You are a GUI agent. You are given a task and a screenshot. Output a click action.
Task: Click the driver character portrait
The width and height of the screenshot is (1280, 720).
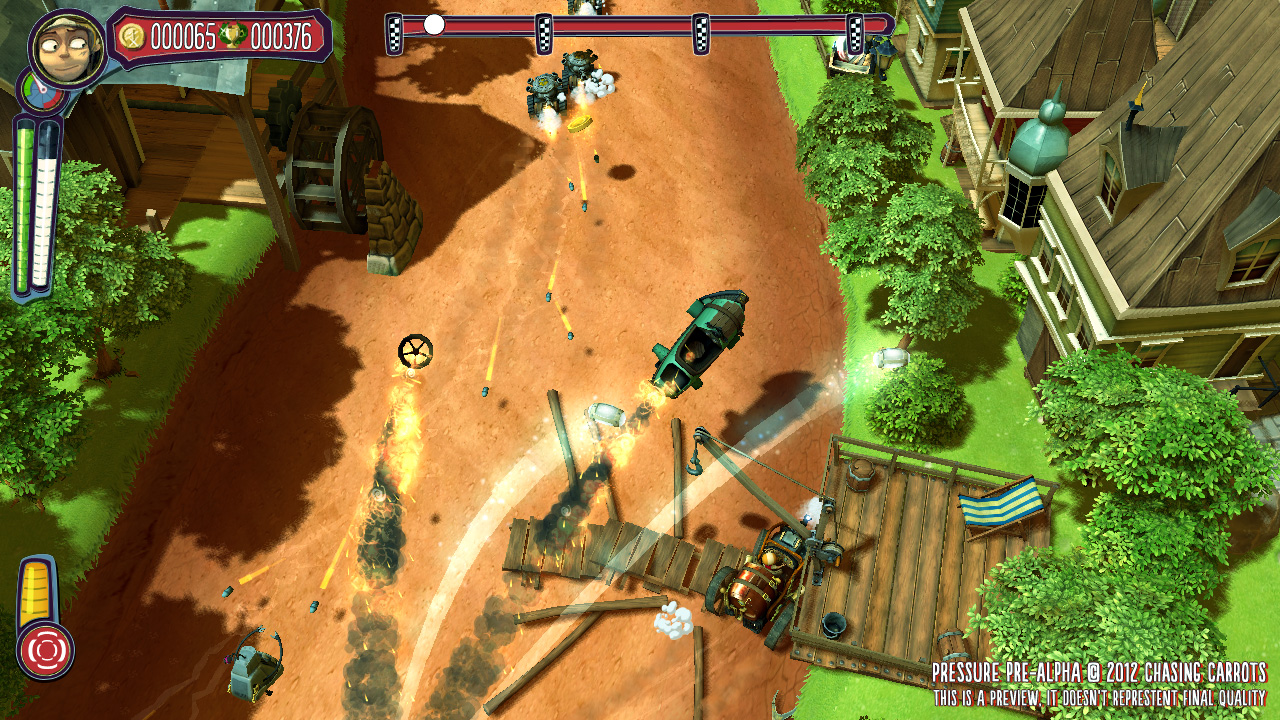(x=67, y=48)
